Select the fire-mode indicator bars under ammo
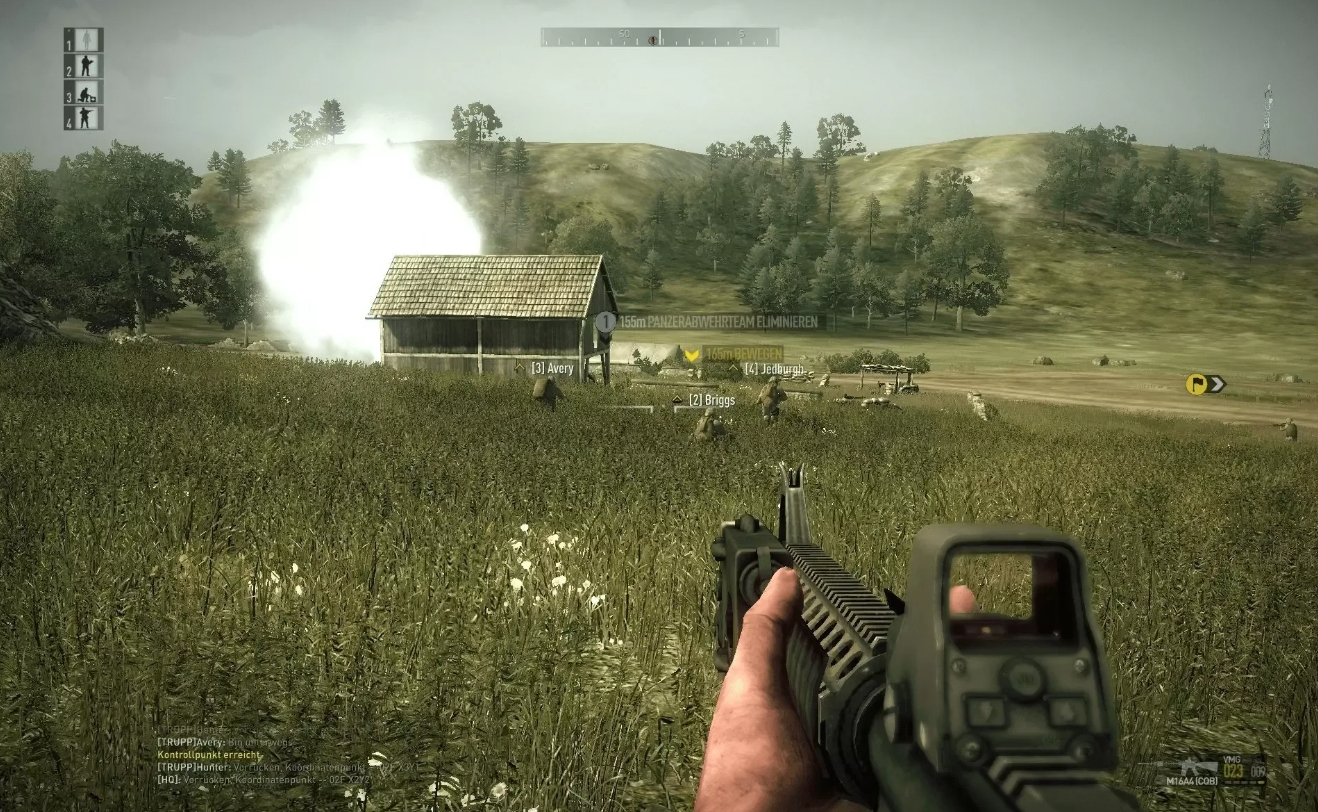This screenshot has height=812, width=1318. [1244, 782]
